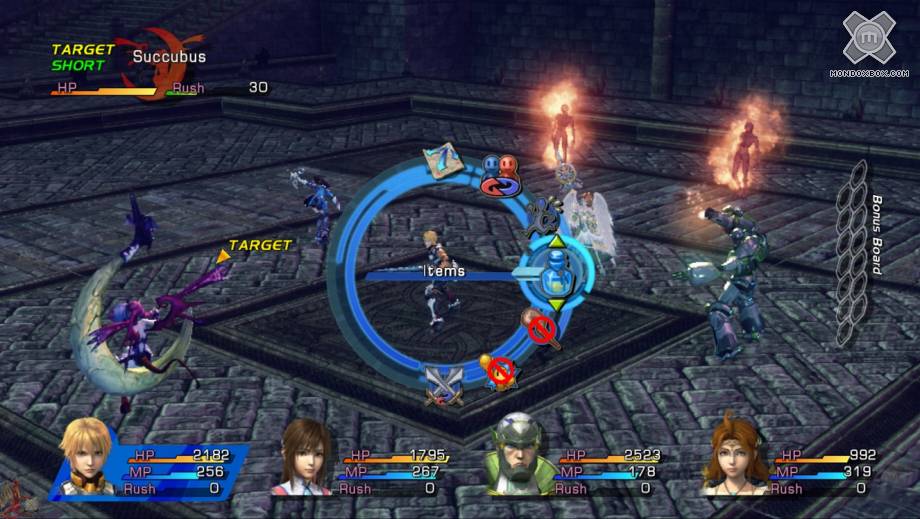The height and width of the screenshot is (519, 920).
Task: Click the Succubus target name panel
Action: click(x=168, y=57)
